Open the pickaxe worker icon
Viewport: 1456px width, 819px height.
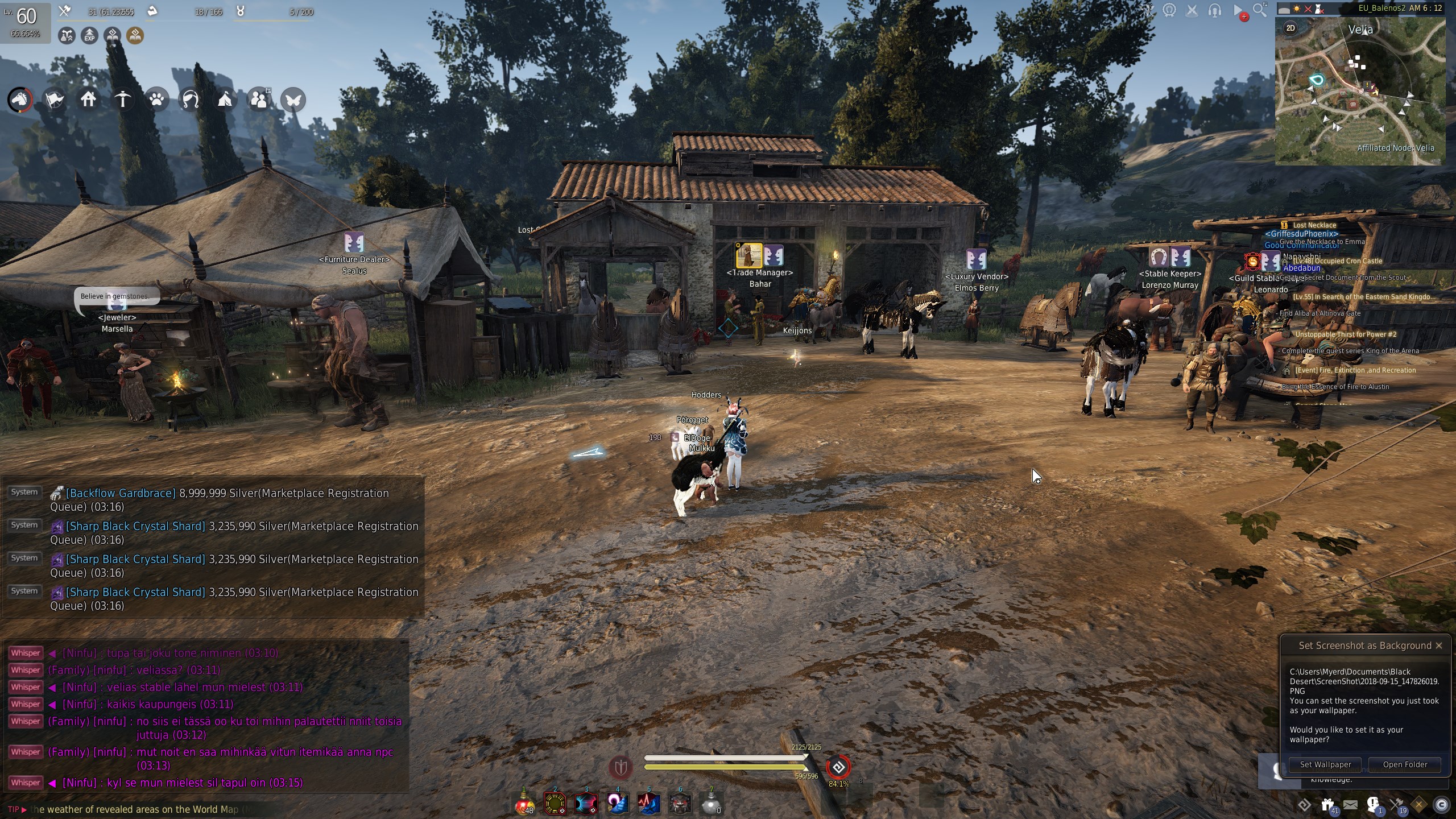[x=122, y=100]
